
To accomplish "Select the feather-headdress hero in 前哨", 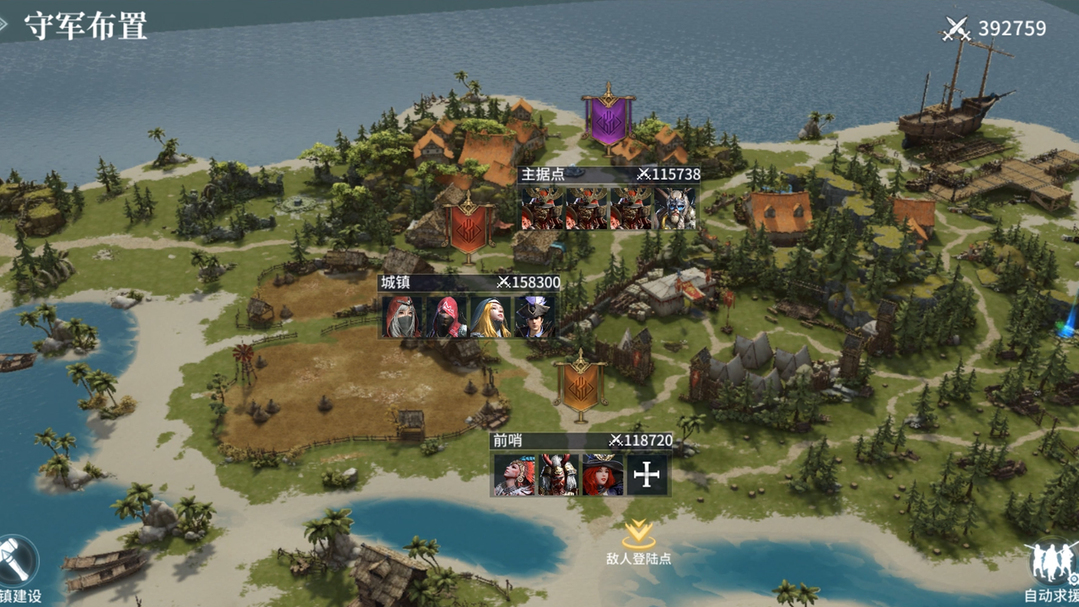I will [512, 475].
